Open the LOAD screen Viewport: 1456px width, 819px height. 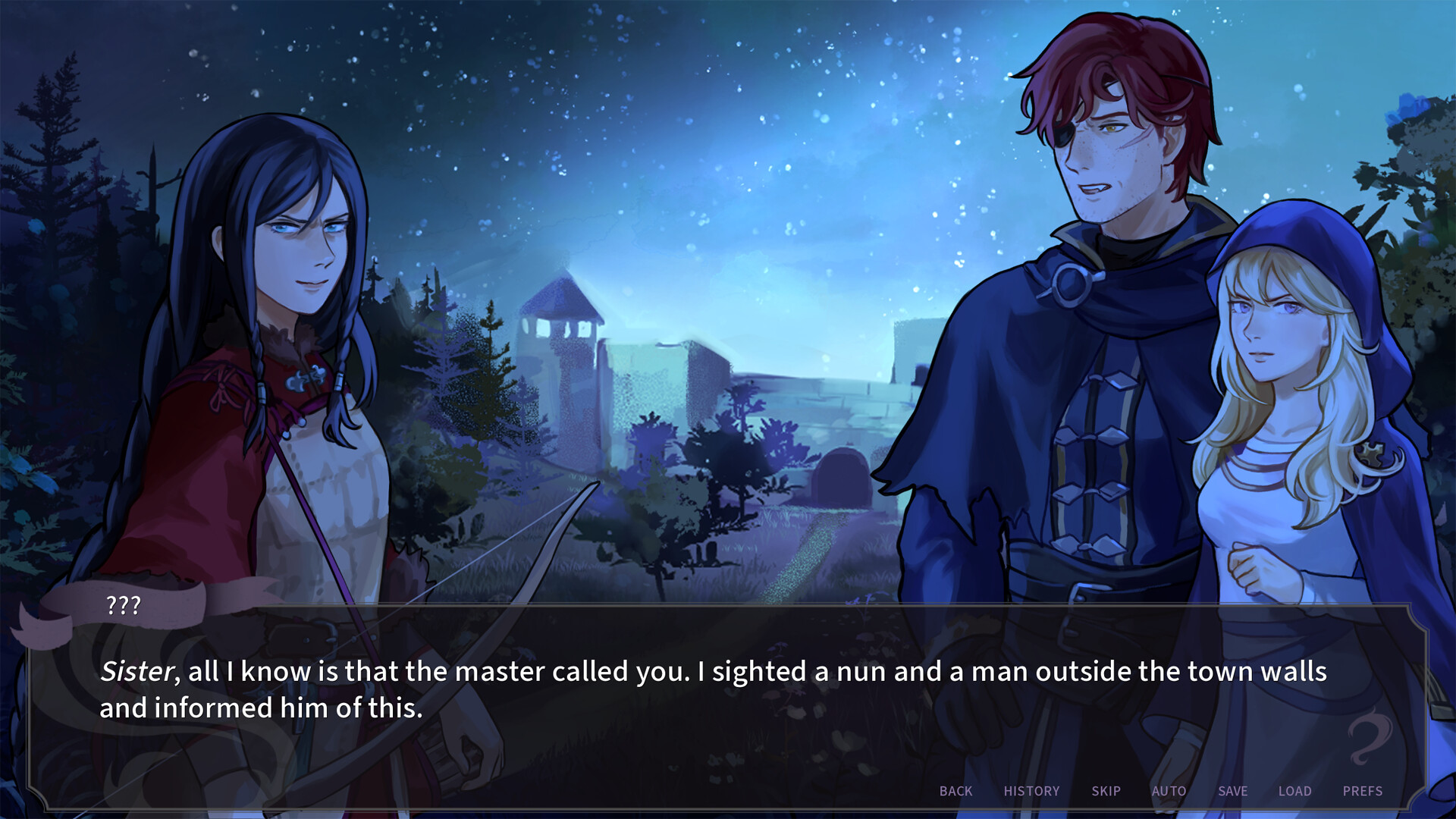click(x=1295, y=791)
